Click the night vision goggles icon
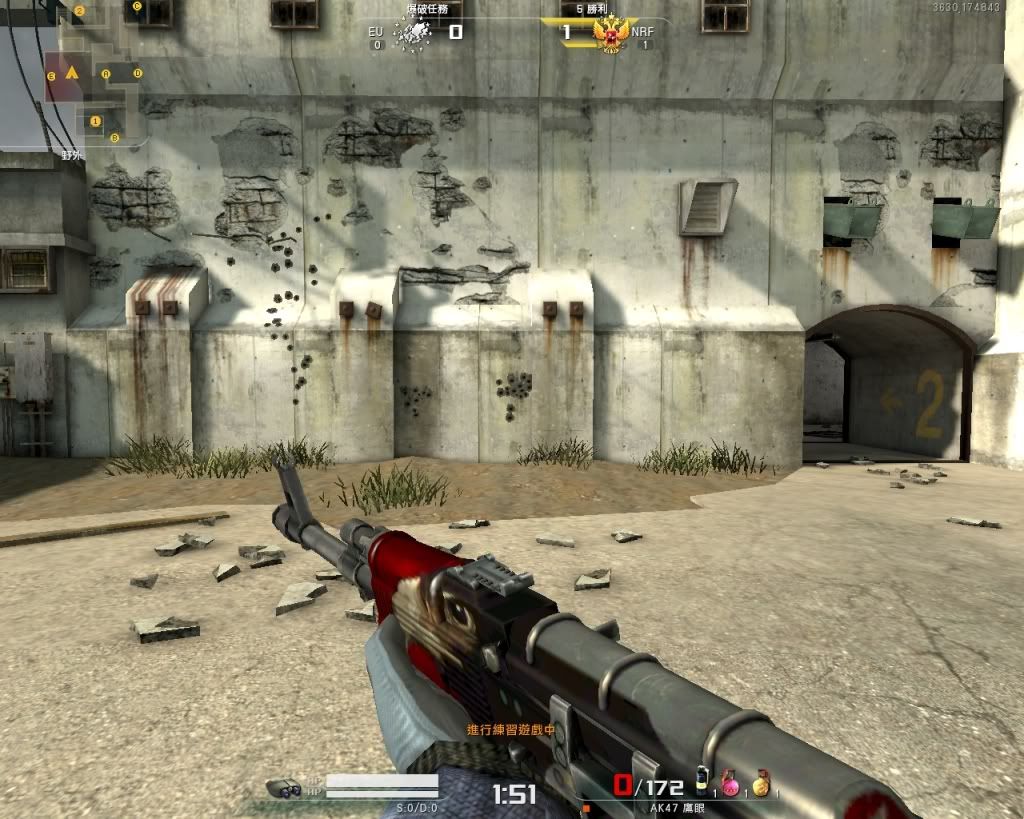 (284, 788)
